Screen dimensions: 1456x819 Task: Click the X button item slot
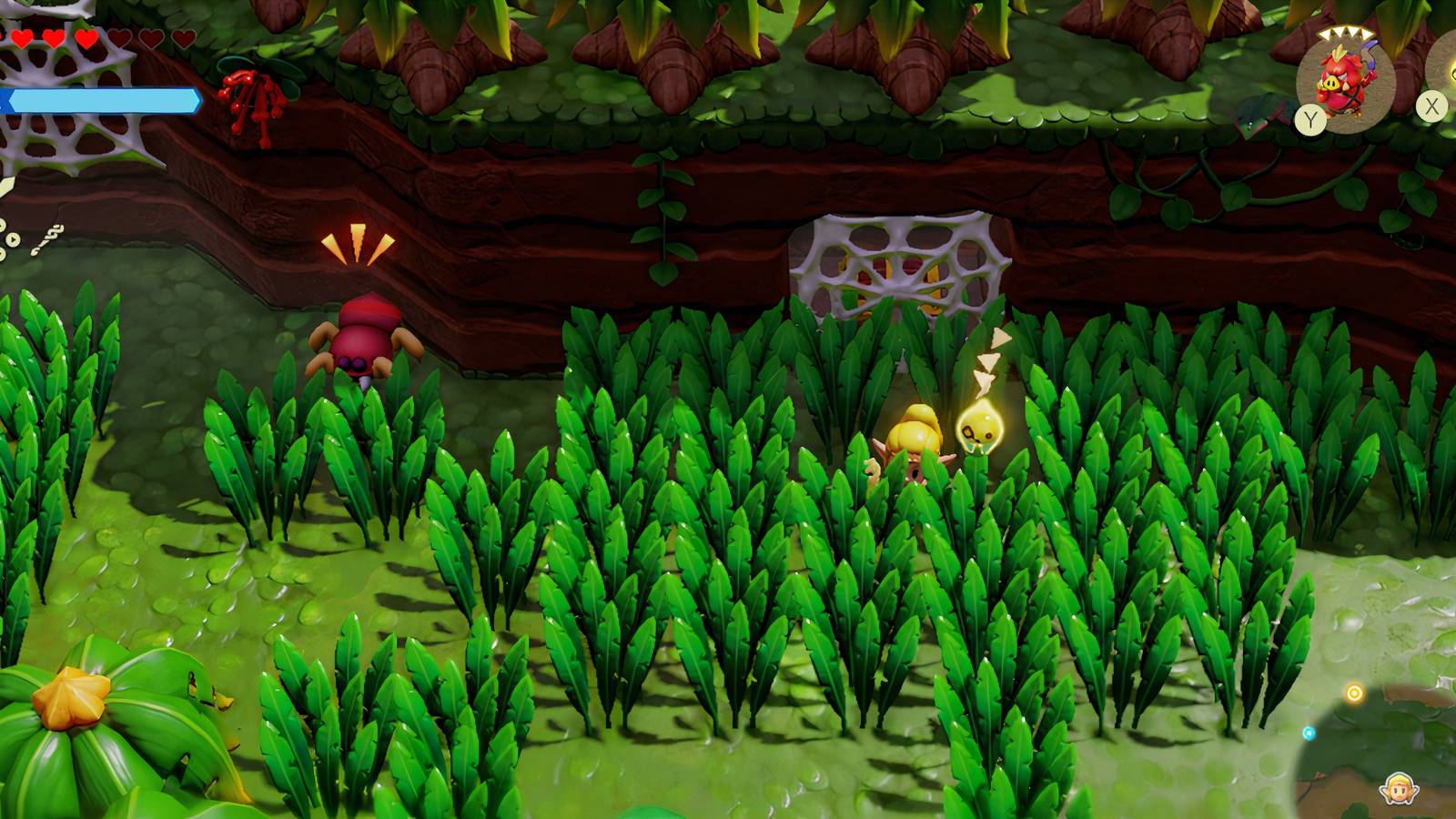pos(1431,106)
